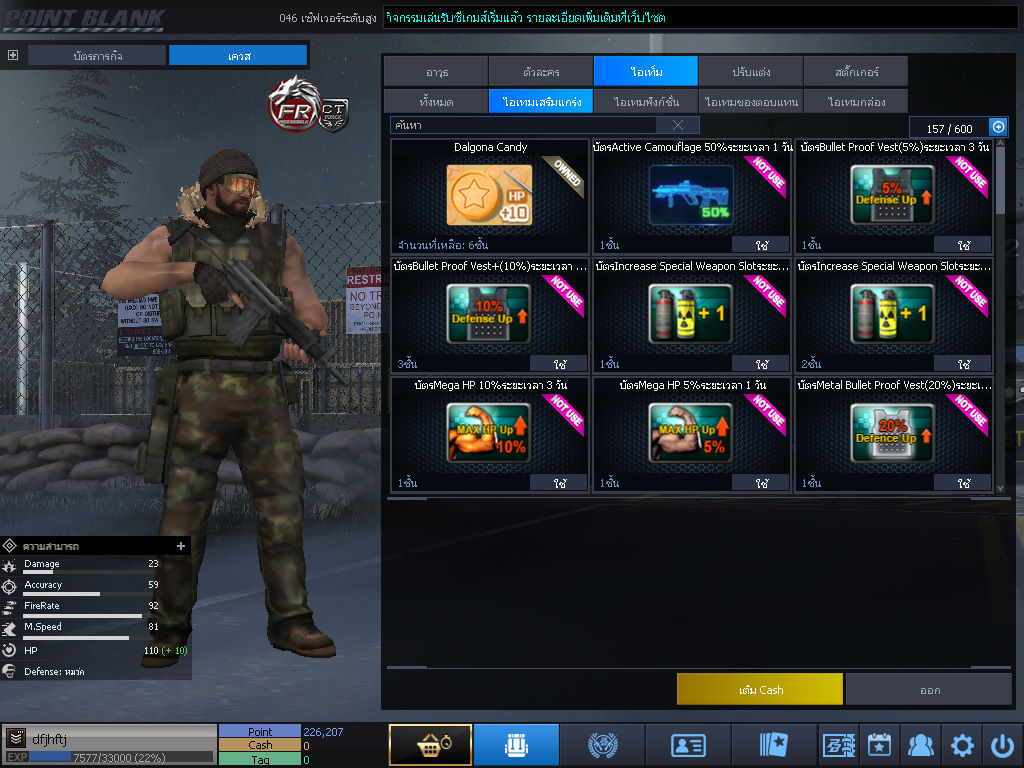
Task: Exit the inventory with the ออก button
Action: [x=929, y=690]
